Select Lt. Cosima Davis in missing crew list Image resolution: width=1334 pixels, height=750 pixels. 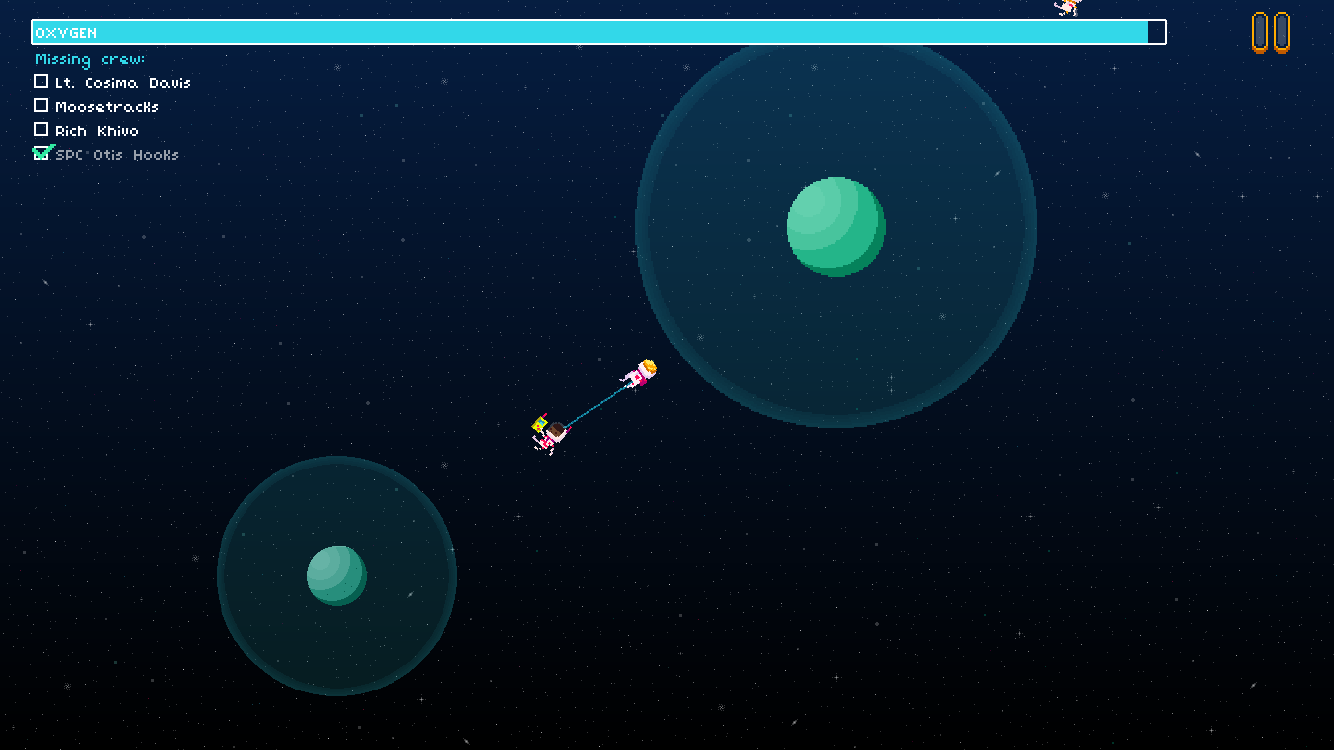tap(112, 83)
